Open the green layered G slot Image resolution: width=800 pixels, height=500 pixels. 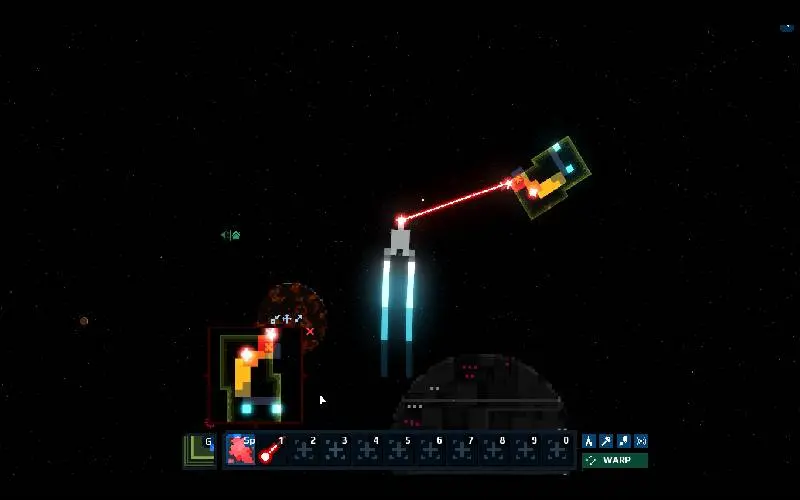point(200,450)
